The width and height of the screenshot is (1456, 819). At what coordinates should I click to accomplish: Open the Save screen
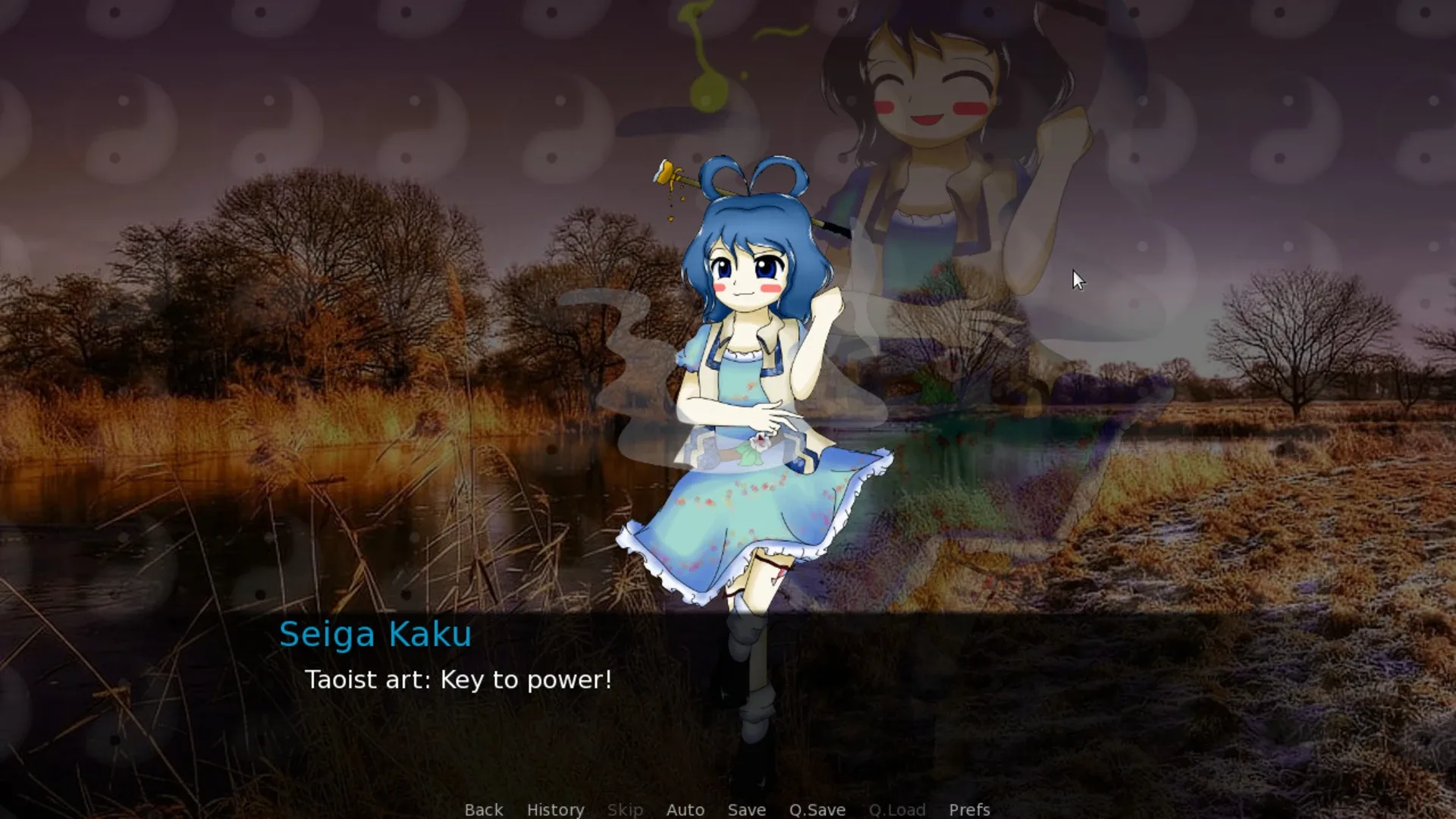click(746, 809)
